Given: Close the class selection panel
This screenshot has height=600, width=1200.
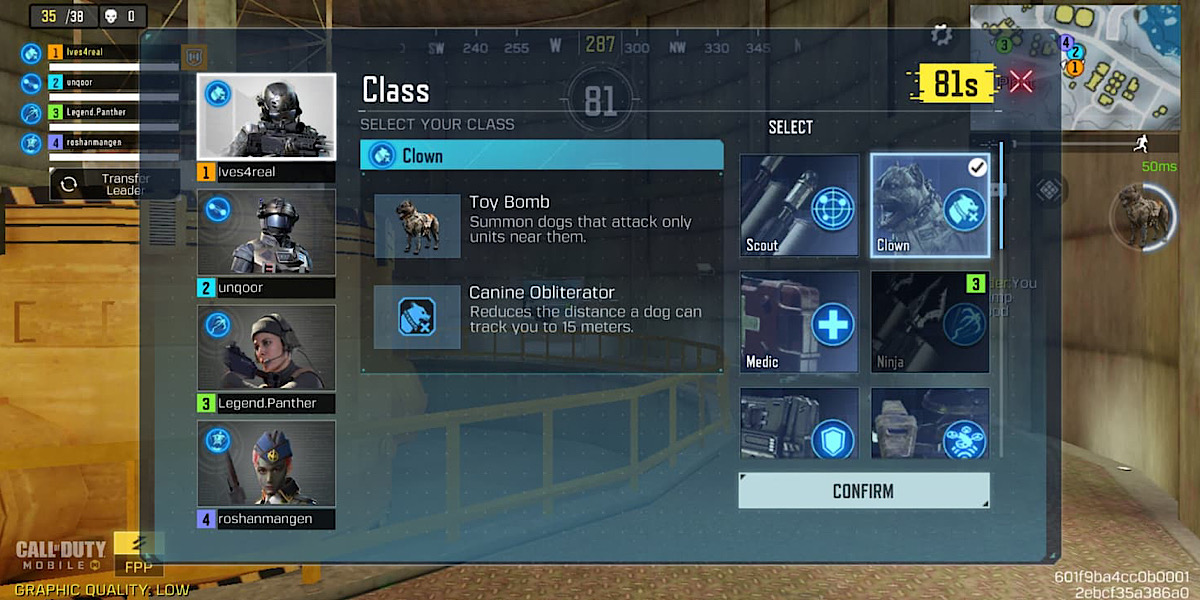Looking at the screenshot, I should [1021, 82].
